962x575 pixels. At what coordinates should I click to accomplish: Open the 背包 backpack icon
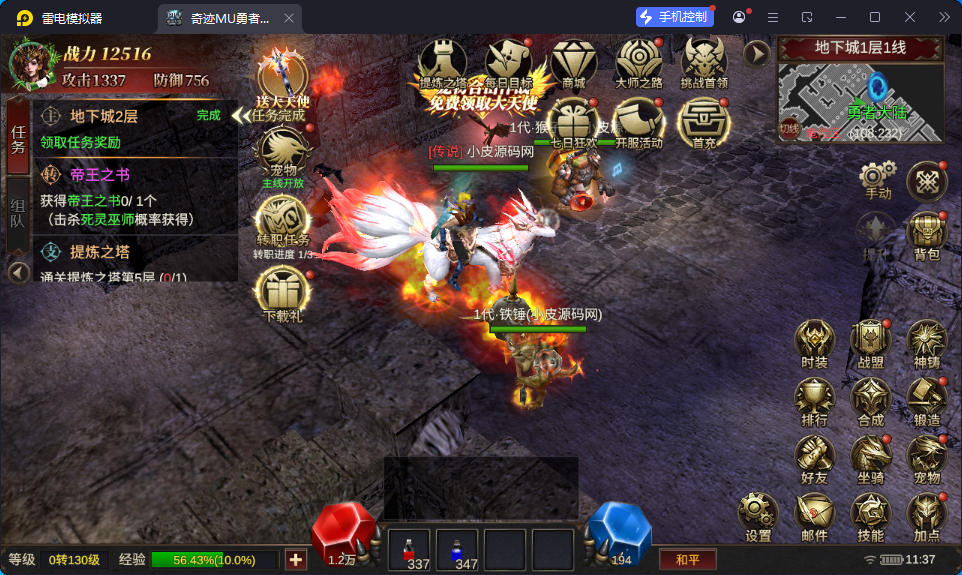pyautogui.click(x=926, y=234)
